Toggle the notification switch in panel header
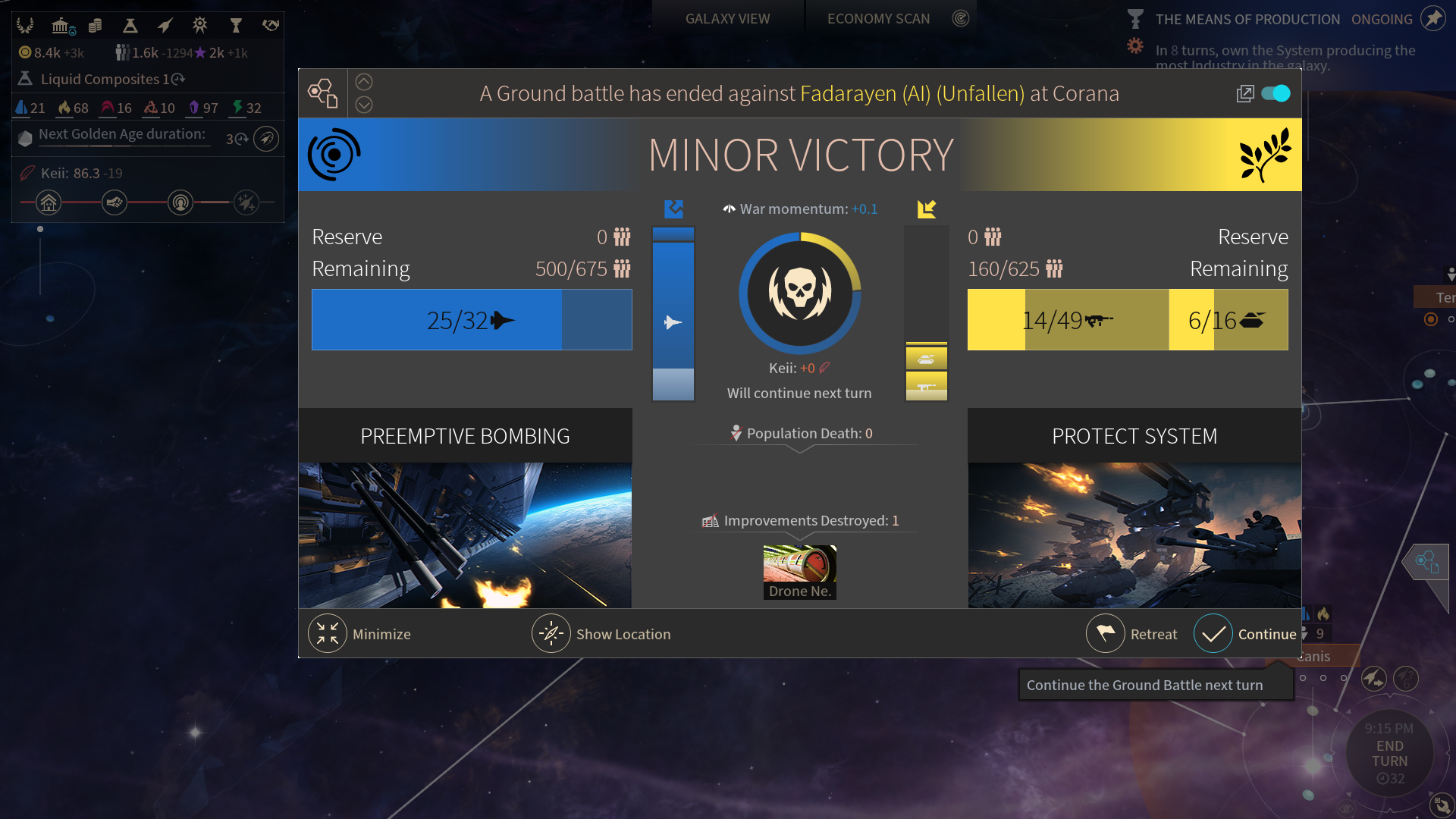The height and width of the screenshot is (819, 1456). (1276, 93)
